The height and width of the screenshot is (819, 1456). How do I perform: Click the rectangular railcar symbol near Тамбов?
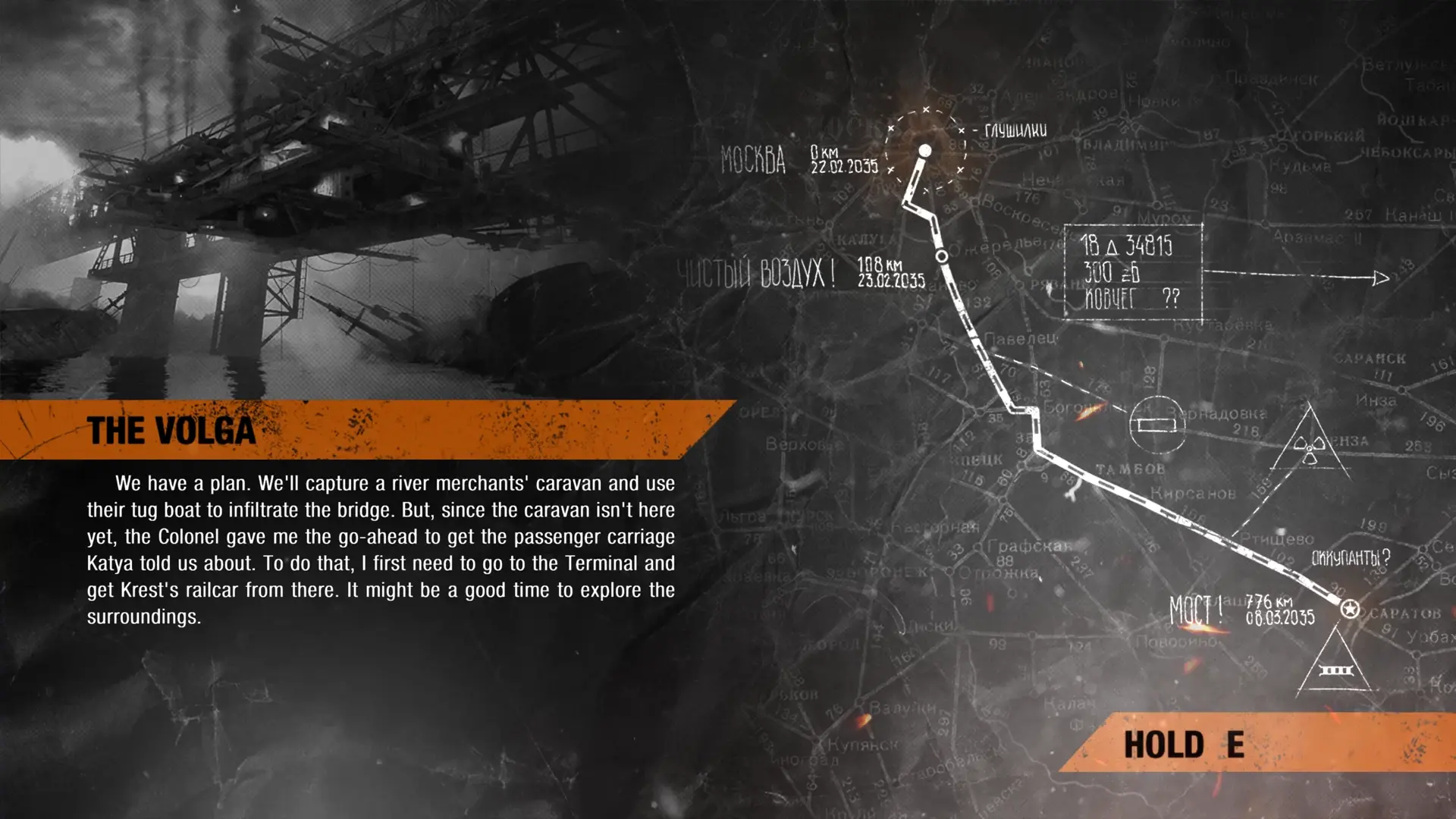tap(1156, 427)
